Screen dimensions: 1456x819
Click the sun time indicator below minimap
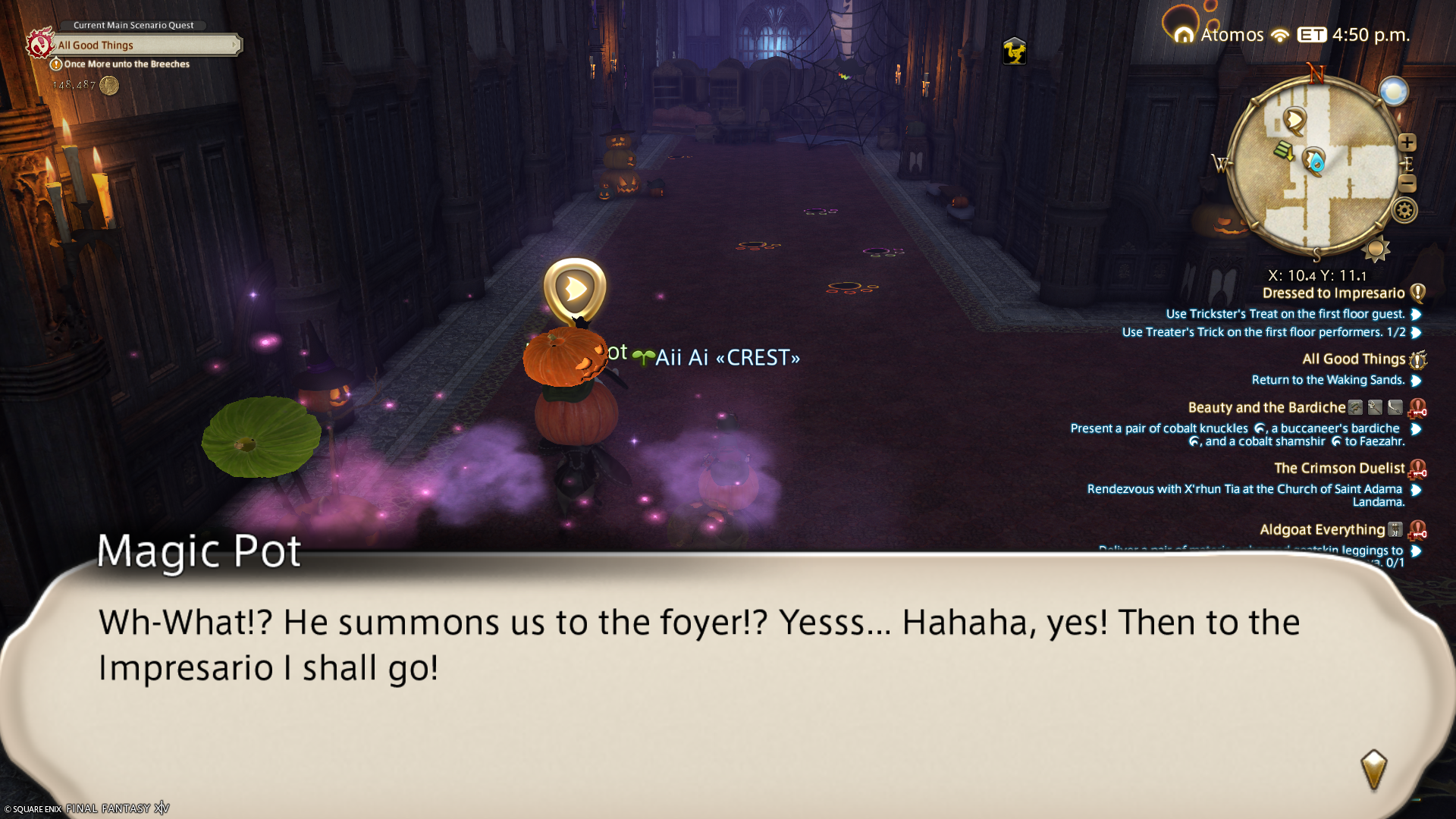(x=1376, y=249)
